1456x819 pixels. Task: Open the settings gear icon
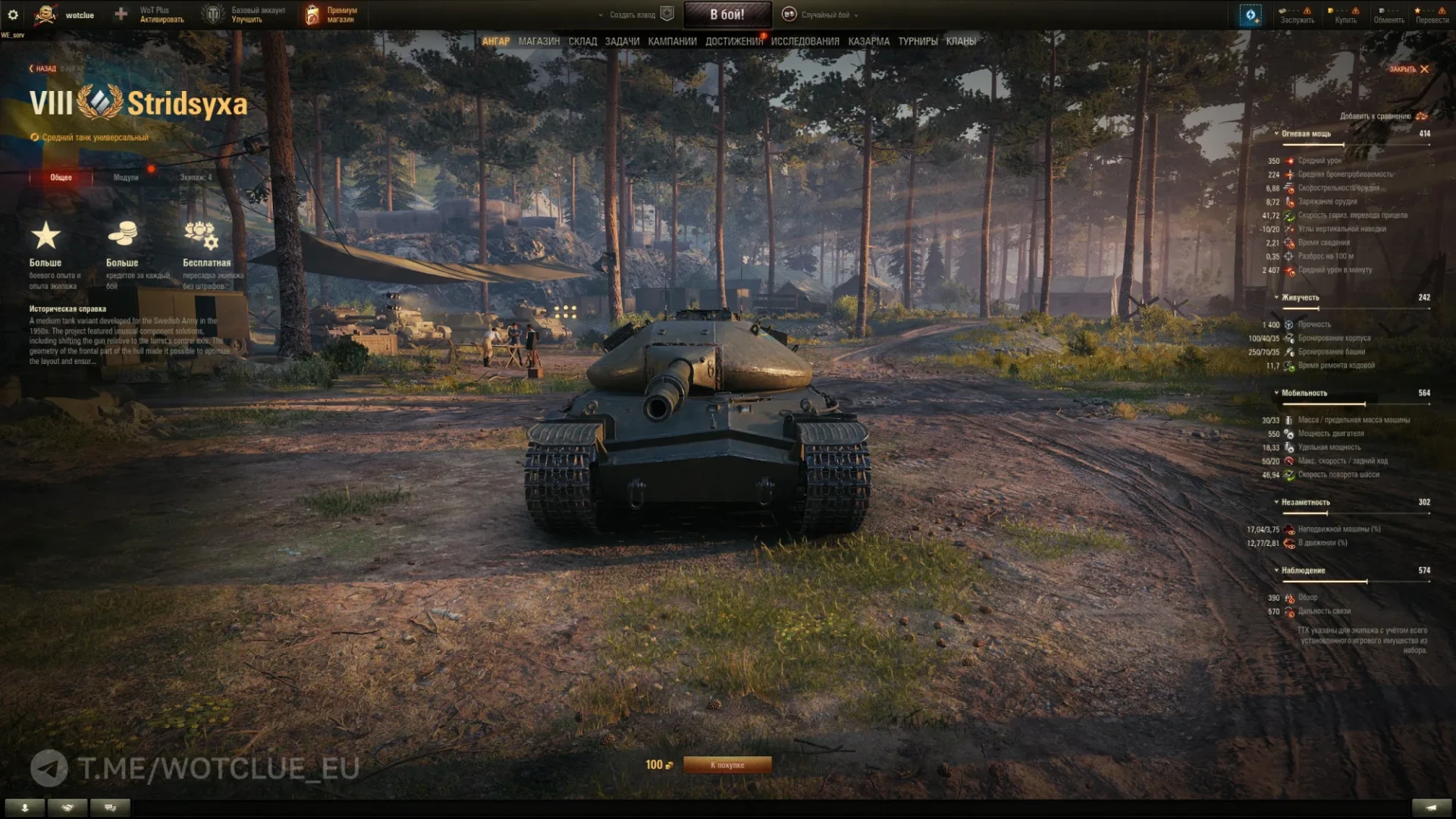[13, 13]
